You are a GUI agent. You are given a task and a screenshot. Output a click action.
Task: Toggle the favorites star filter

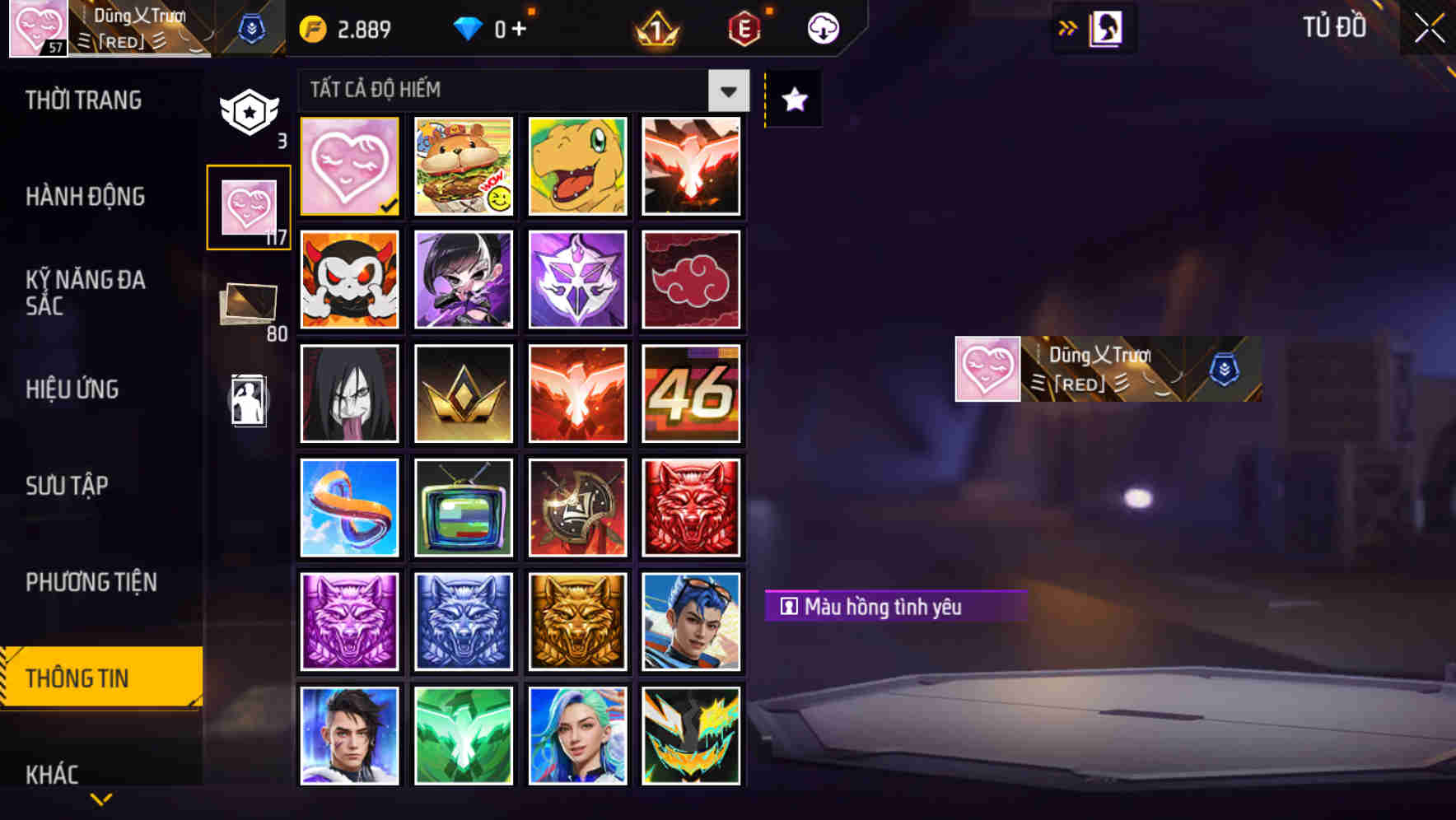[x=792, y=100]
